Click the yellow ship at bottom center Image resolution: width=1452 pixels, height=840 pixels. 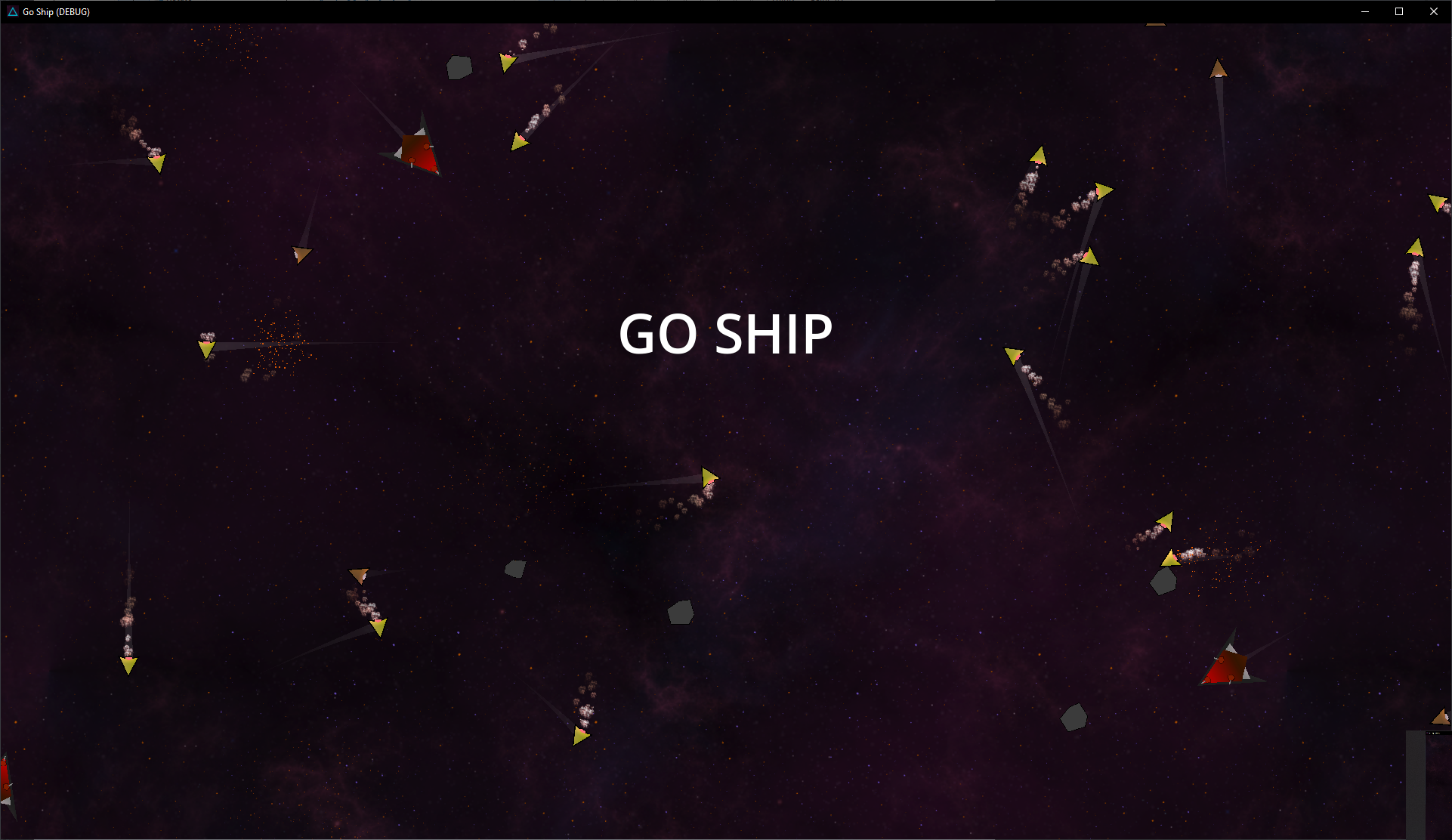pyautogui.click(x=580, y=734)
